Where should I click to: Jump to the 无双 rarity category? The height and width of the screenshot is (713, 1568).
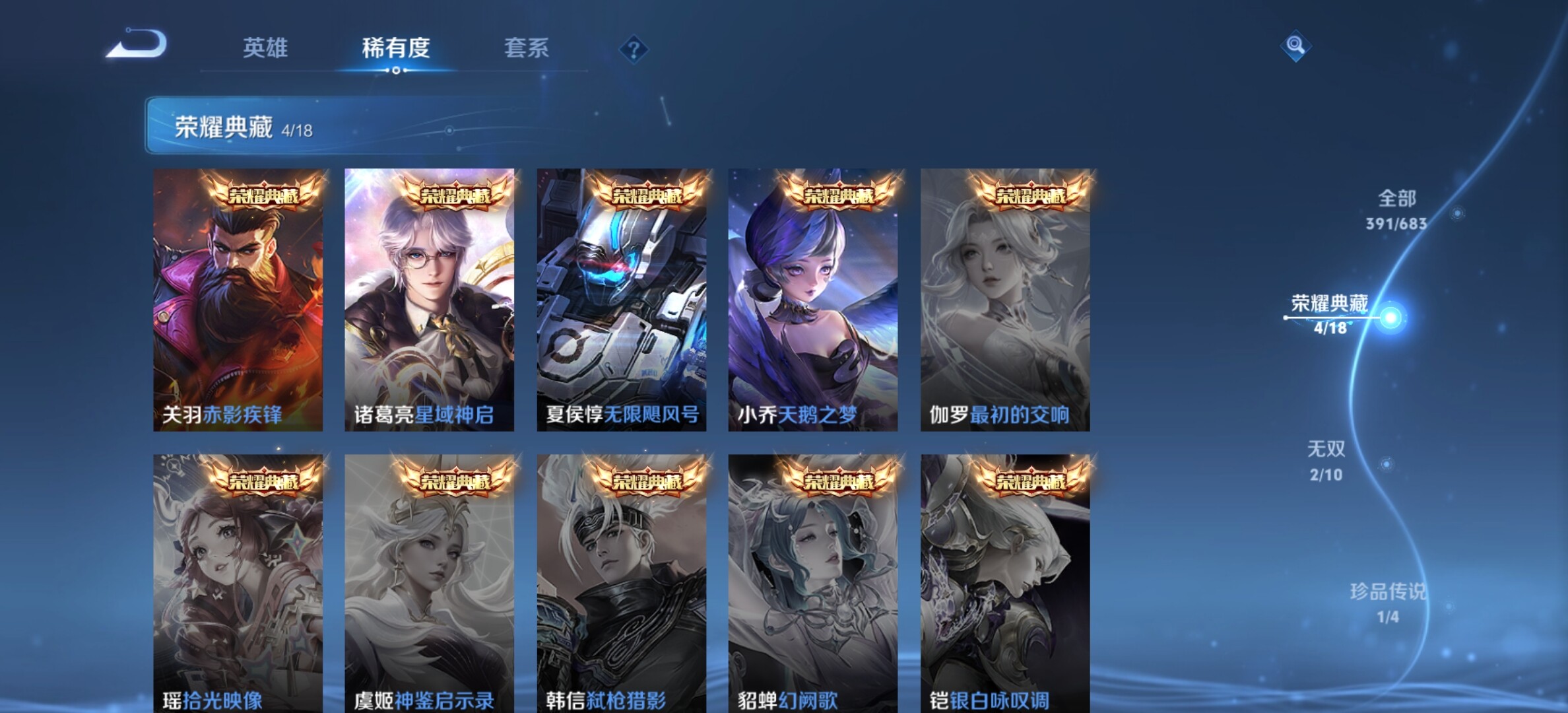(x=1326, y=459)
